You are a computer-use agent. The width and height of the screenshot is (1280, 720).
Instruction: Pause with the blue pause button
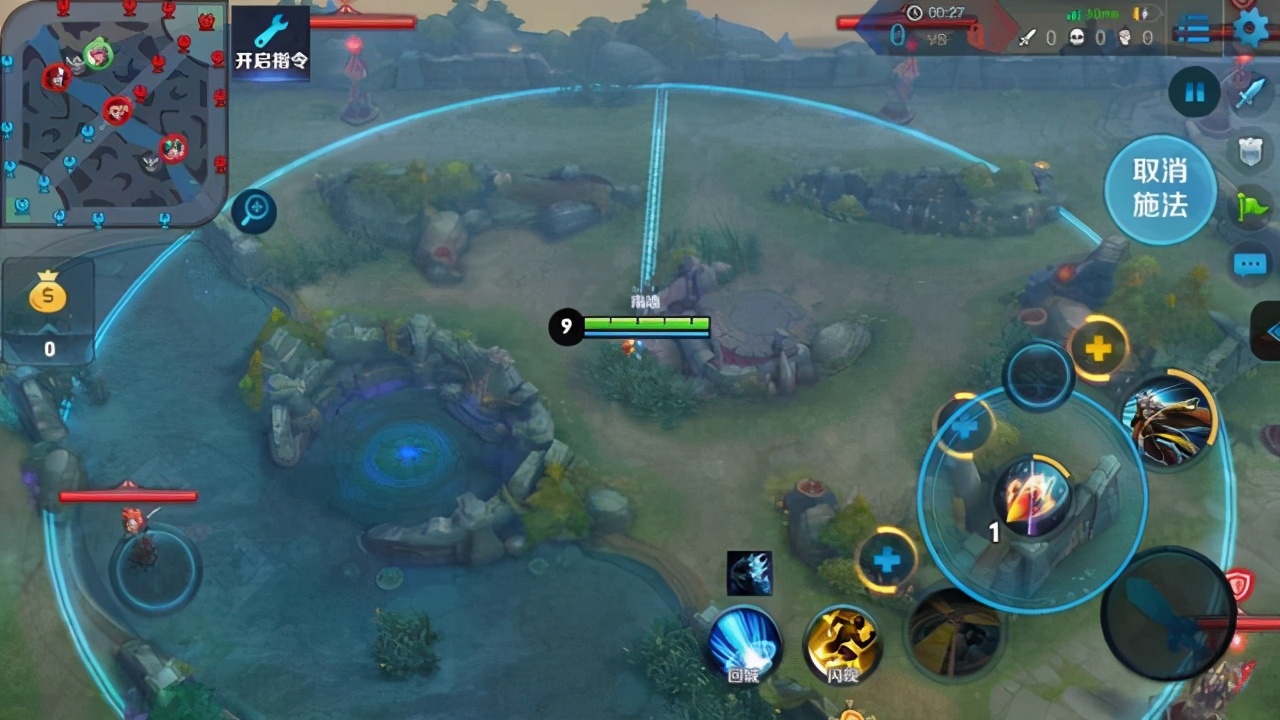click(1194, 93)
